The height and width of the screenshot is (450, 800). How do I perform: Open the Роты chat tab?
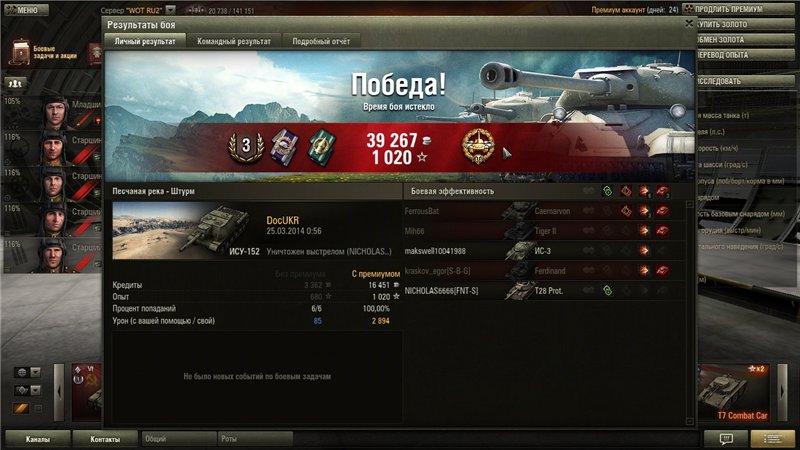coord(254,439)
